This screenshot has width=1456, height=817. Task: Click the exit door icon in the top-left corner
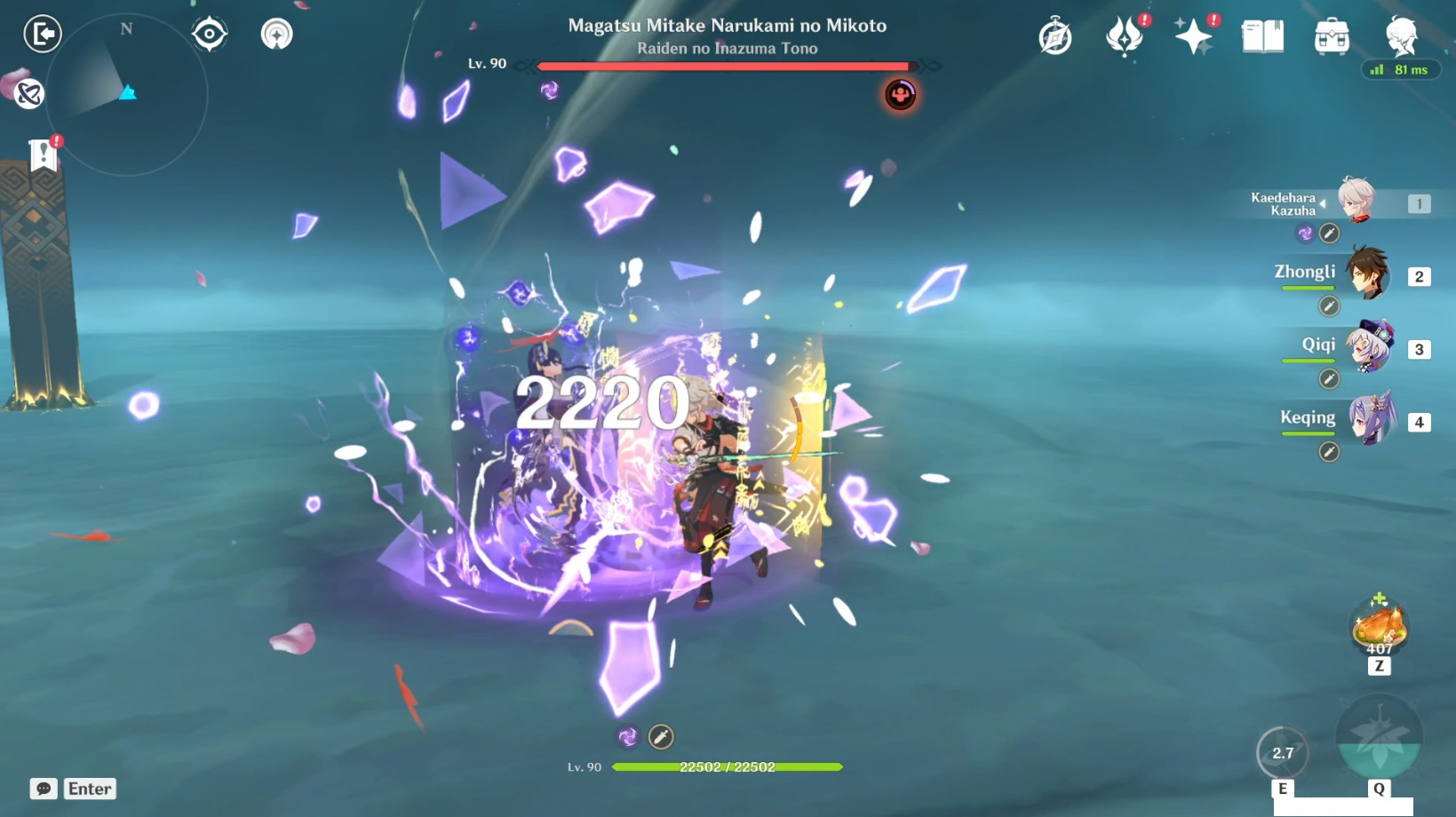(42, 33)
